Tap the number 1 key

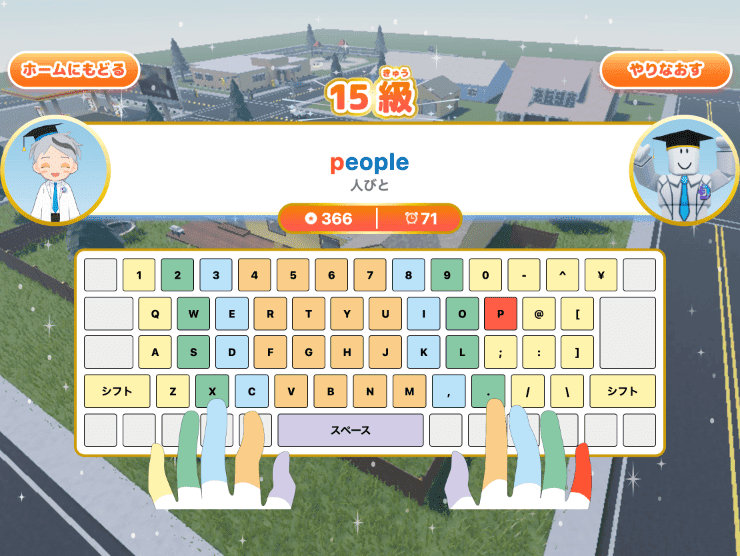click(x=139, y=274)
